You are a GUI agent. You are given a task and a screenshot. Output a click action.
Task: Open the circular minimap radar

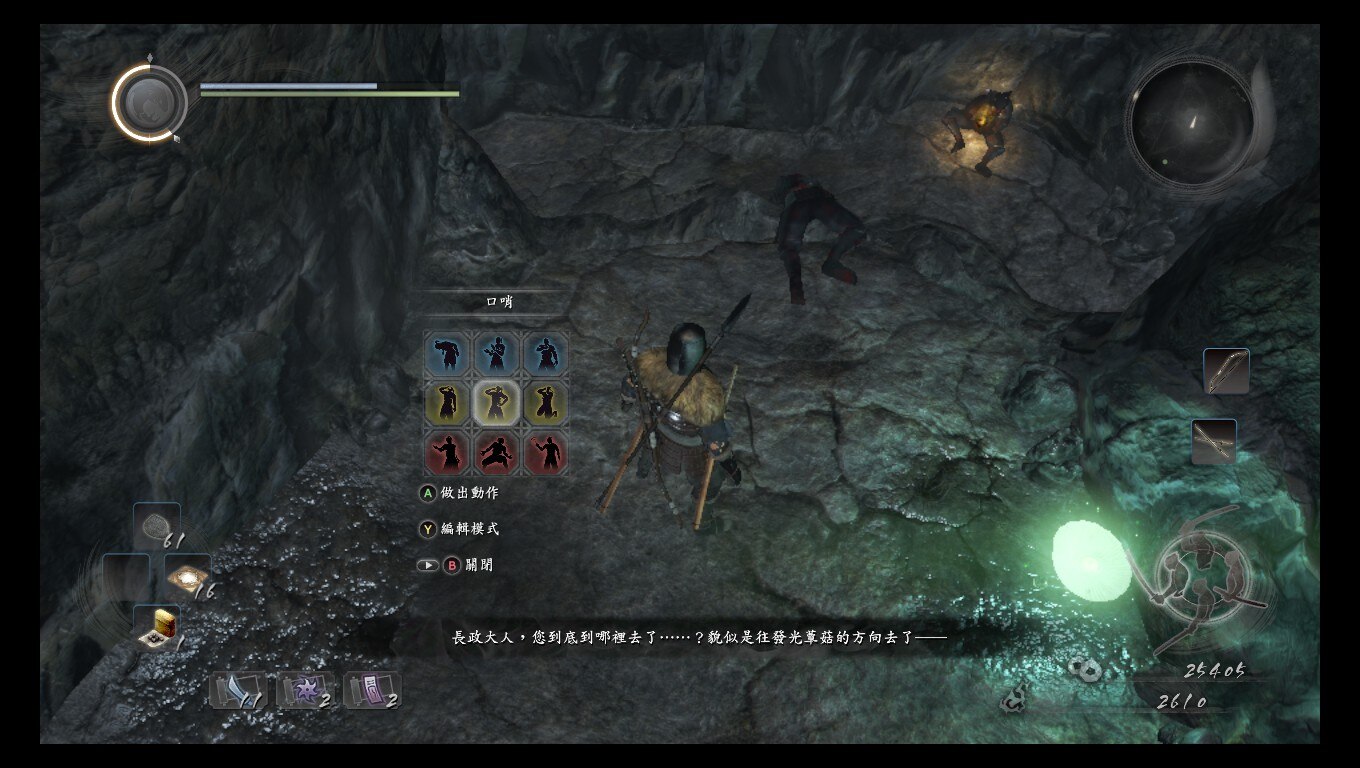click(1190, 123)
